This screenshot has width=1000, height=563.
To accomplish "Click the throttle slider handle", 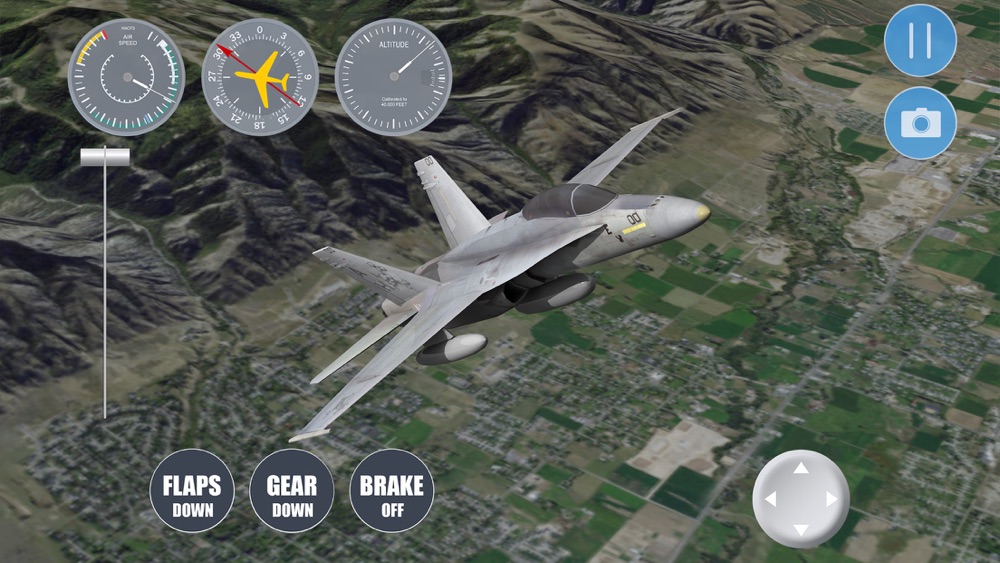I will (105, 157).
